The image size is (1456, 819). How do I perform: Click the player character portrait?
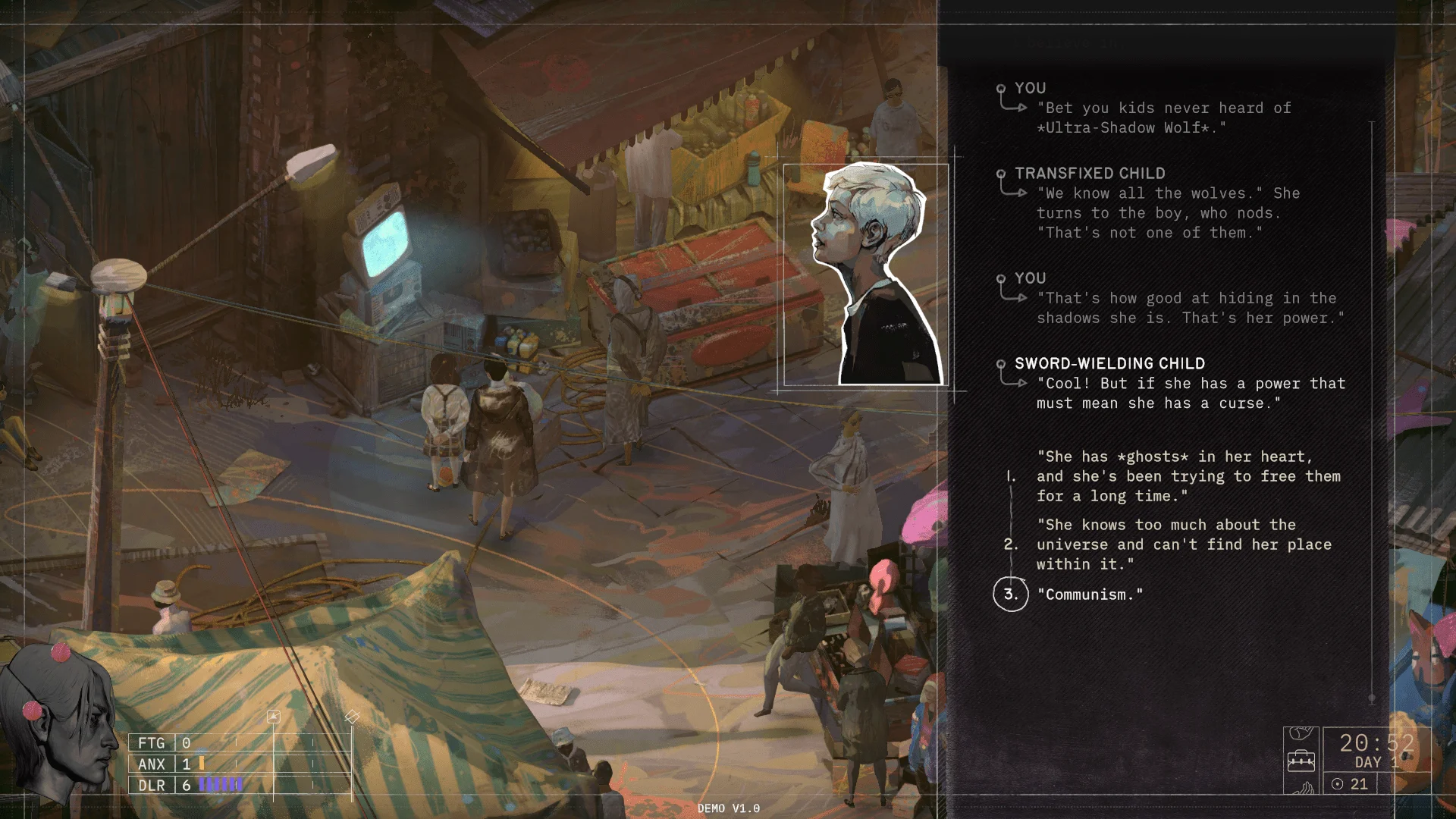57,720
